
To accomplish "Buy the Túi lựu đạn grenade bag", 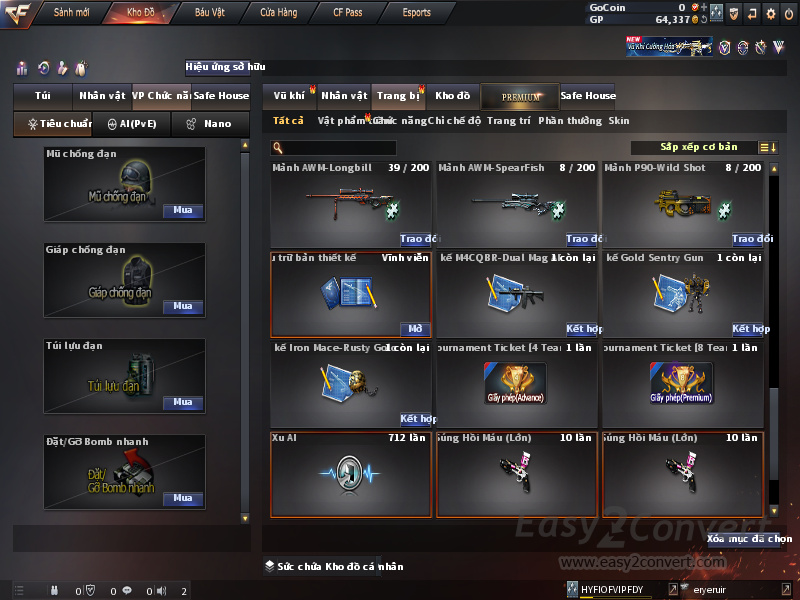I will [182, 403].
